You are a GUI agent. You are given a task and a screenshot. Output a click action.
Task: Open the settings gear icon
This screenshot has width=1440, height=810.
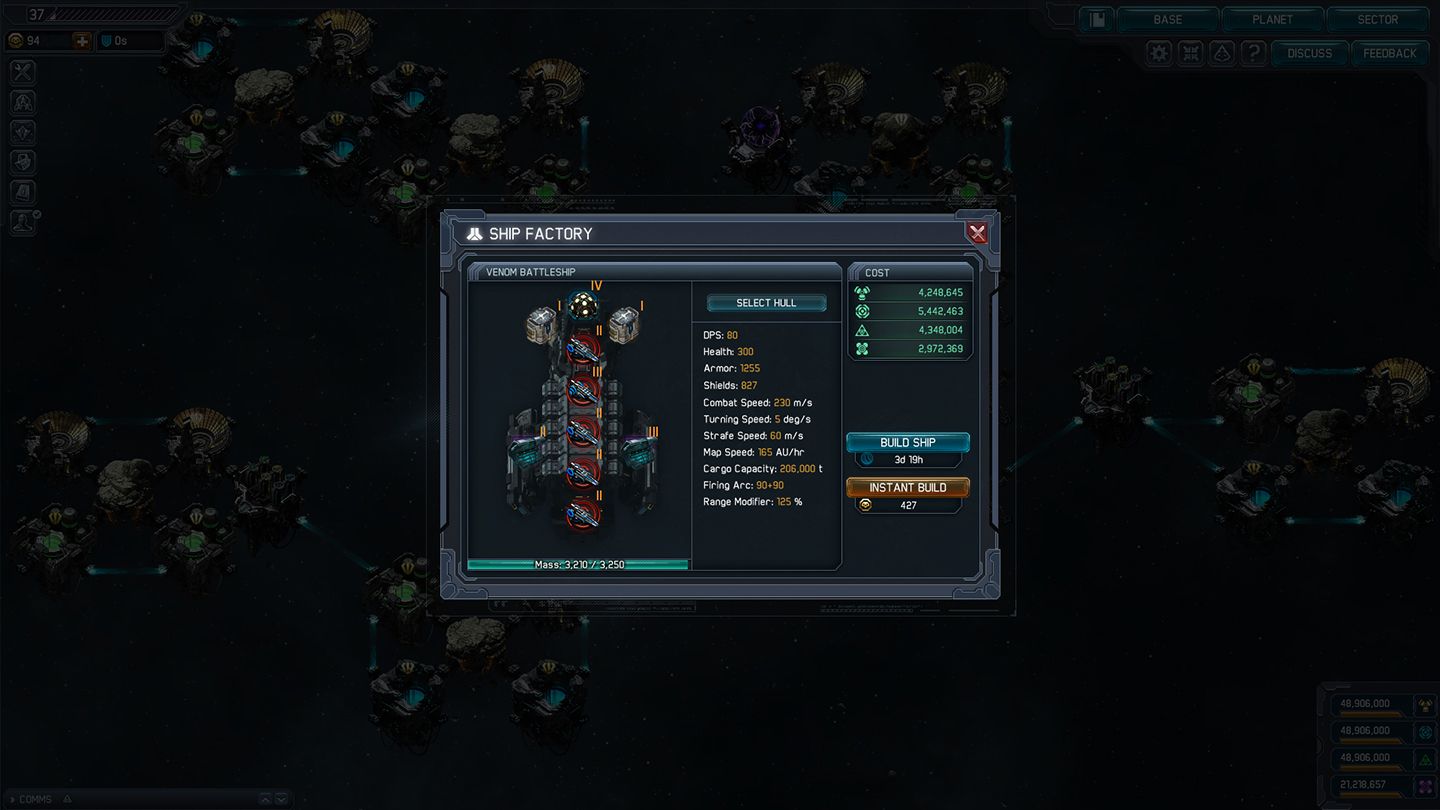[x=1158, y=52]
